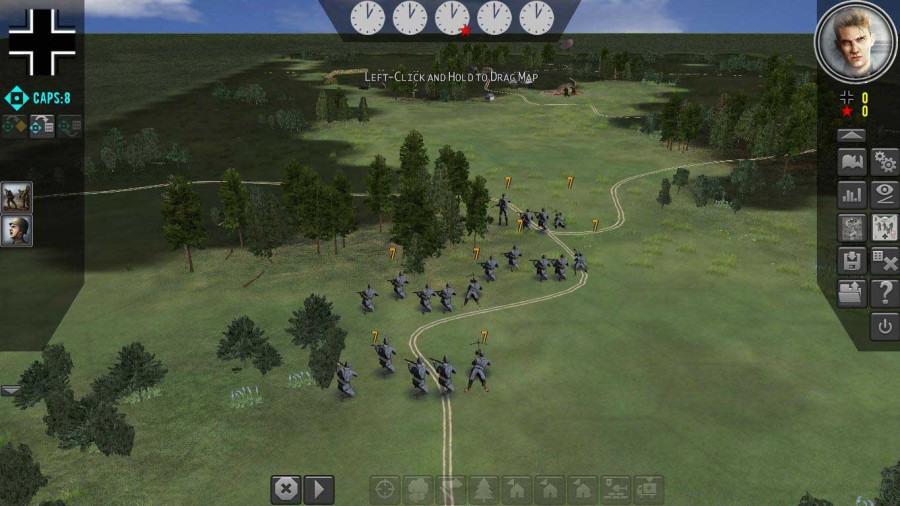Open the folder load game button
This screenshot has height=506, width=900.
[x=851, y=293]
